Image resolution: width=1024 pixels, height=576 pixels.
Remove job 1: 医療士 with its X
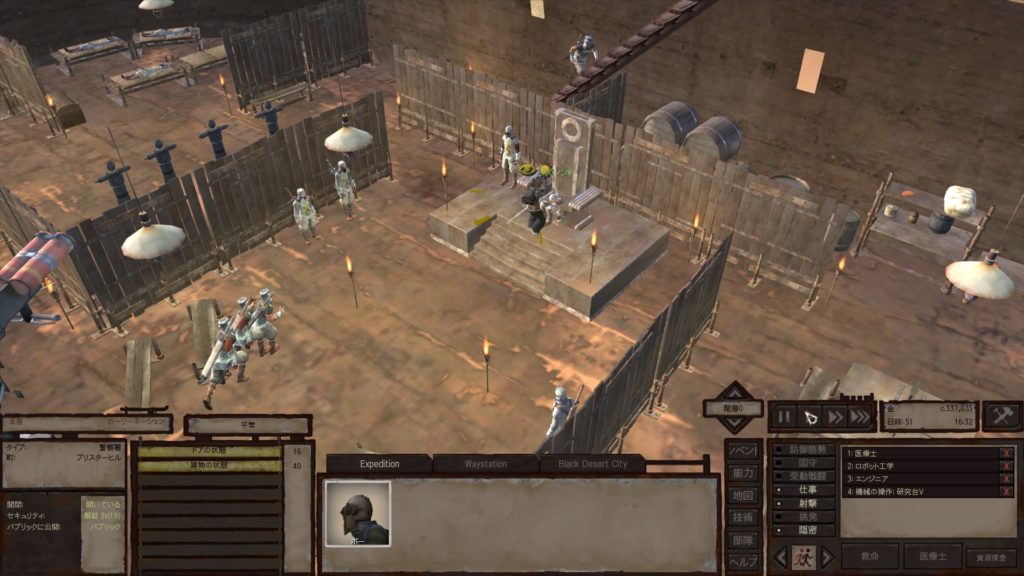click(x=1006, y=453)
